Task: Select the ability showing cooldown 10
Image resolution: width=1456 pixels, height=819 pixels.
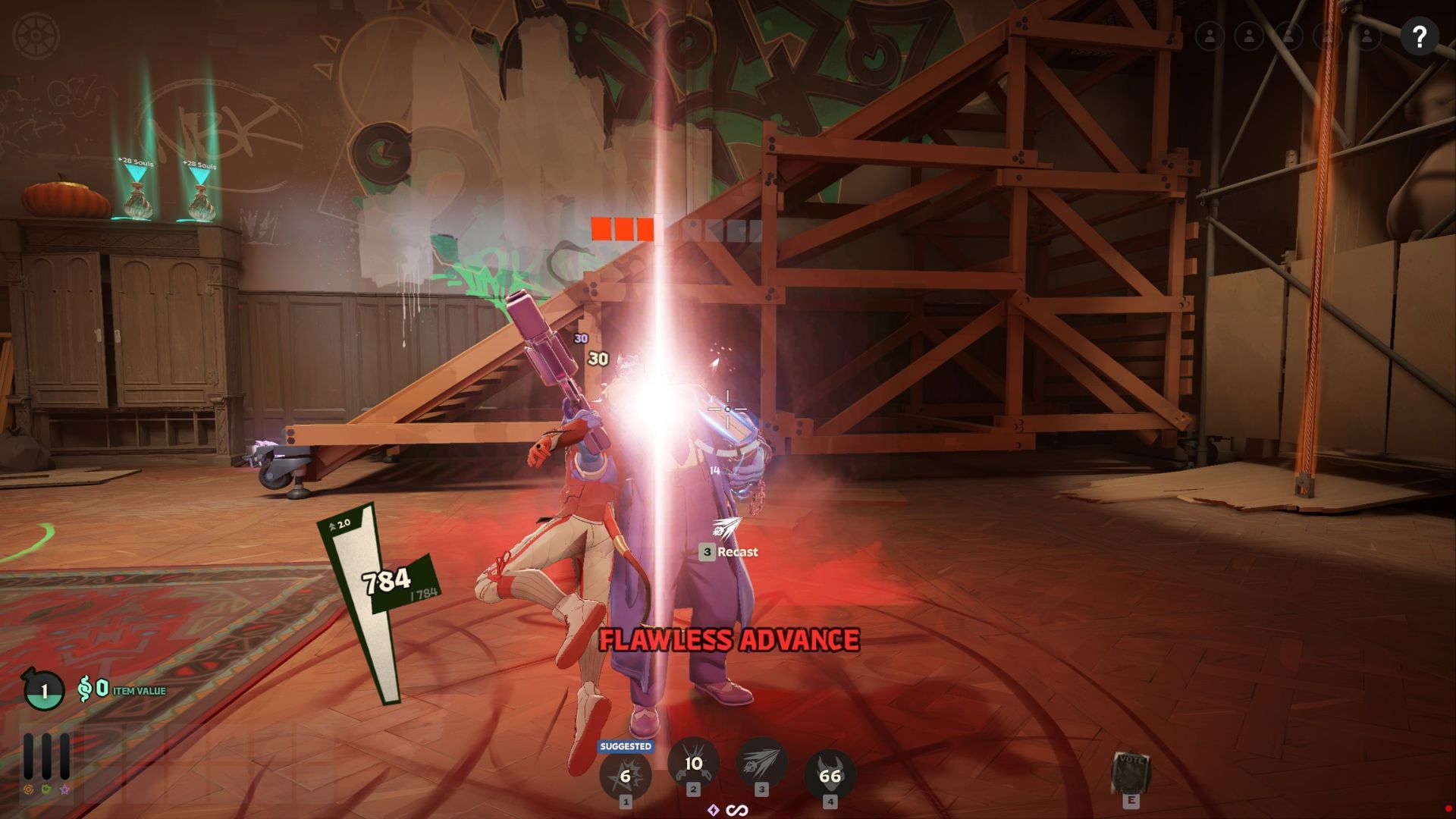Action: (x=693, y=763)
